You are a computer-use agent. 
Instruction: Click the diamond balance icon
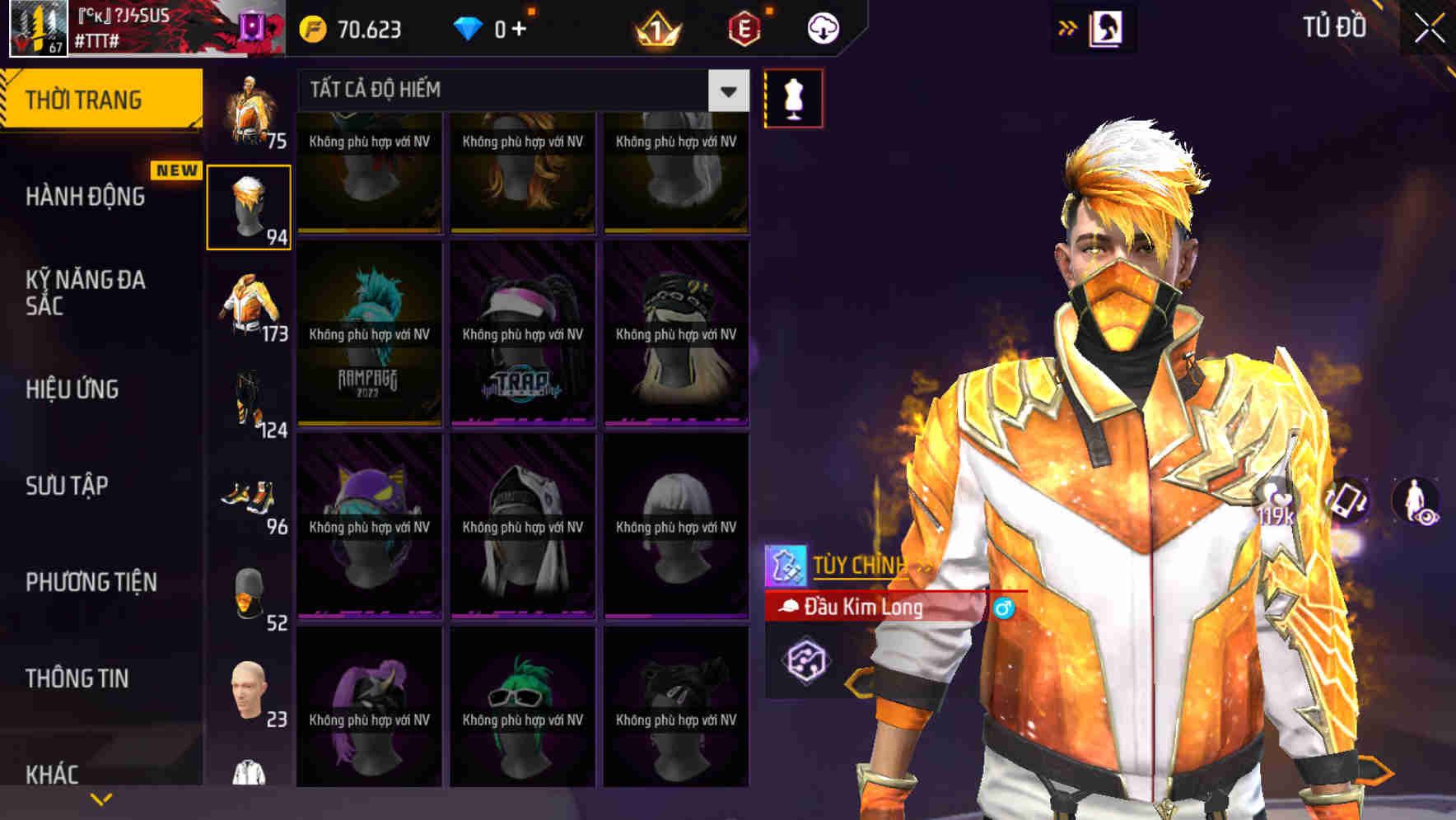click(x=469, y=26)
